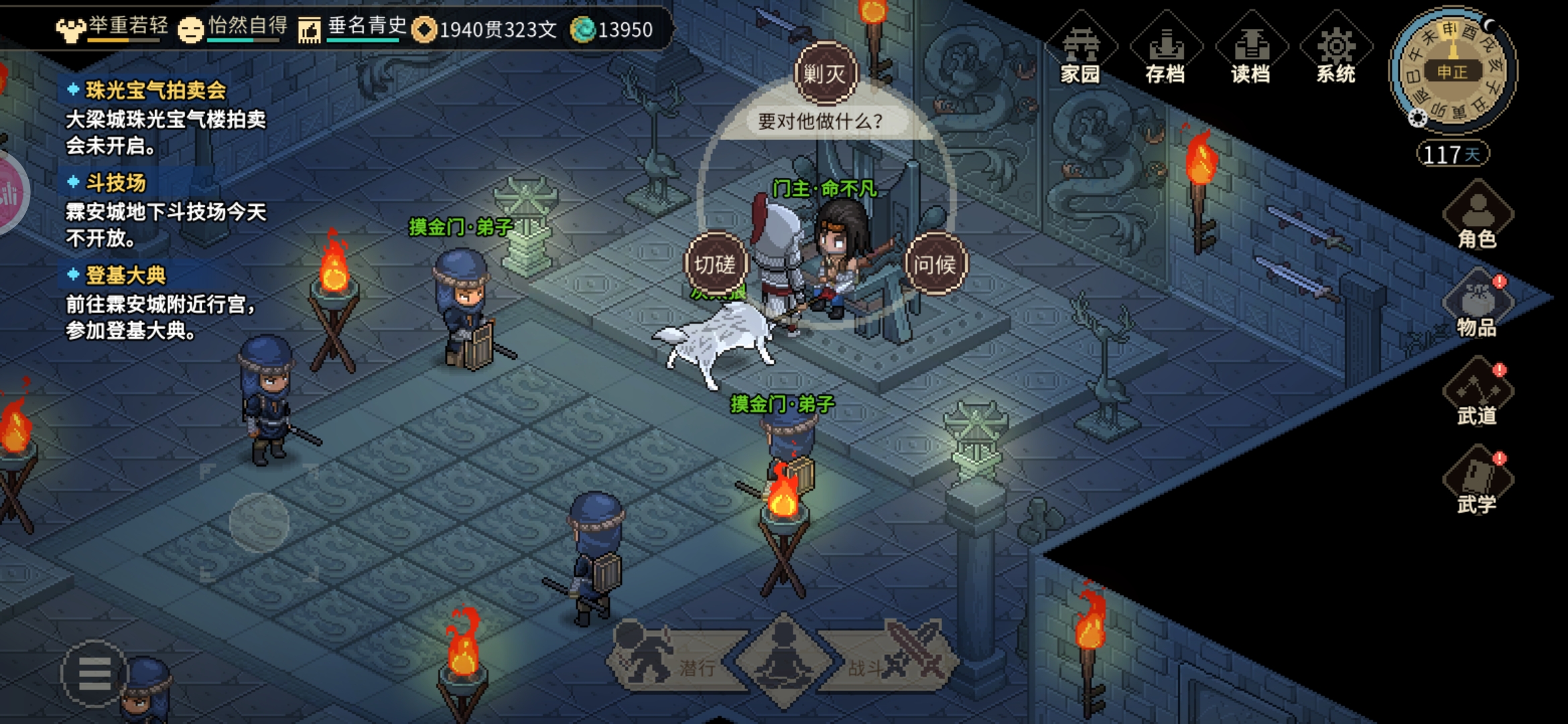Select the 登基大典 quest entry
The image size is (1568, 724).
pos(125,275)
